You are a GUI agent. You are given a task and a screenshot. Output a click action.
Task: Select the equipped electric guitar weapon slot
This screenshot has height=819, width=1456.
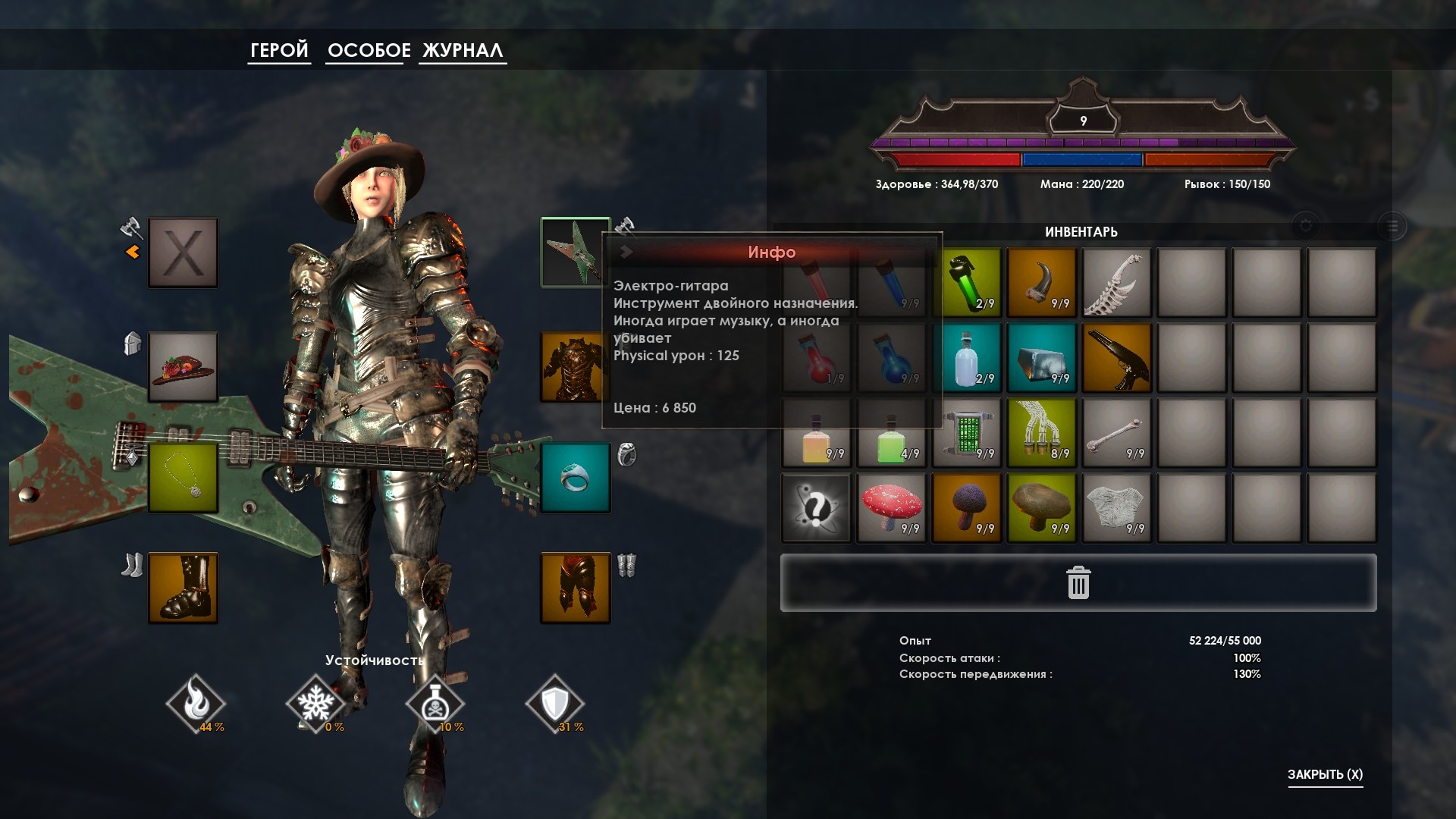(574, 253)
